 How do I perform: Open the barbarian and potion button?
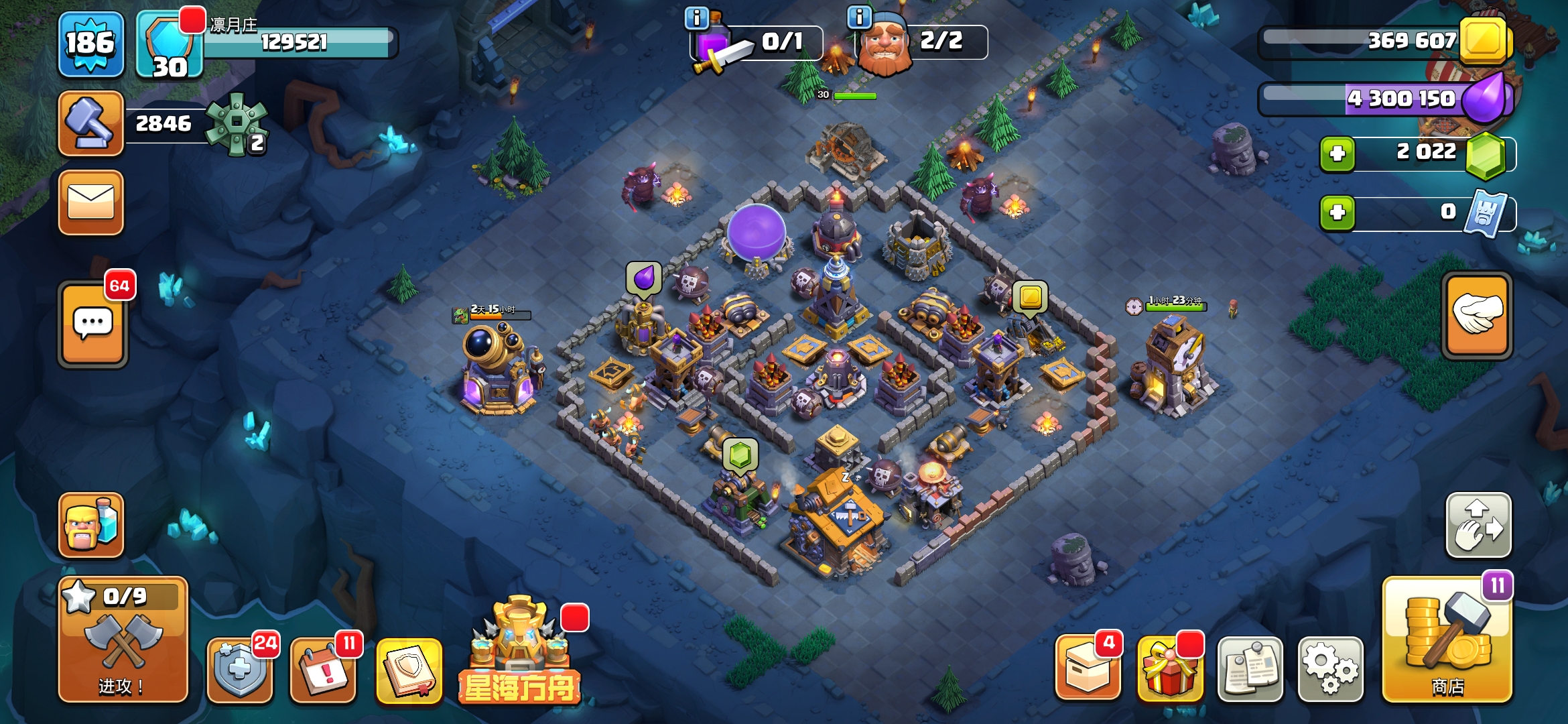[91, 524]
